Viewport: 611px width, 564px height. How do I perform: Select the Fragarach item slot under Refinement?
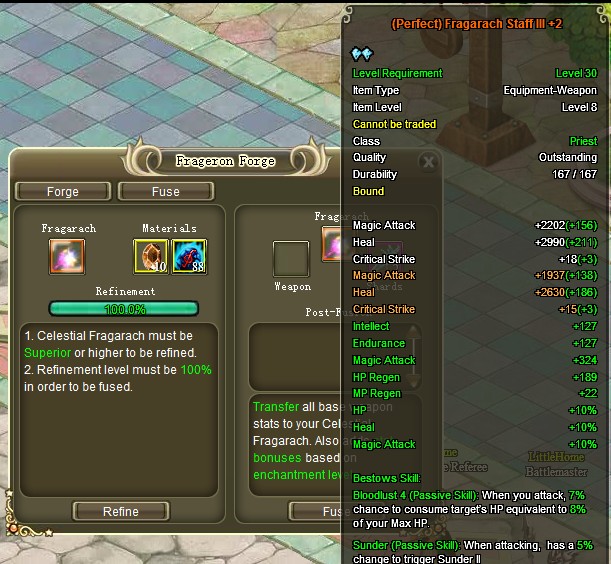(68, 257)
